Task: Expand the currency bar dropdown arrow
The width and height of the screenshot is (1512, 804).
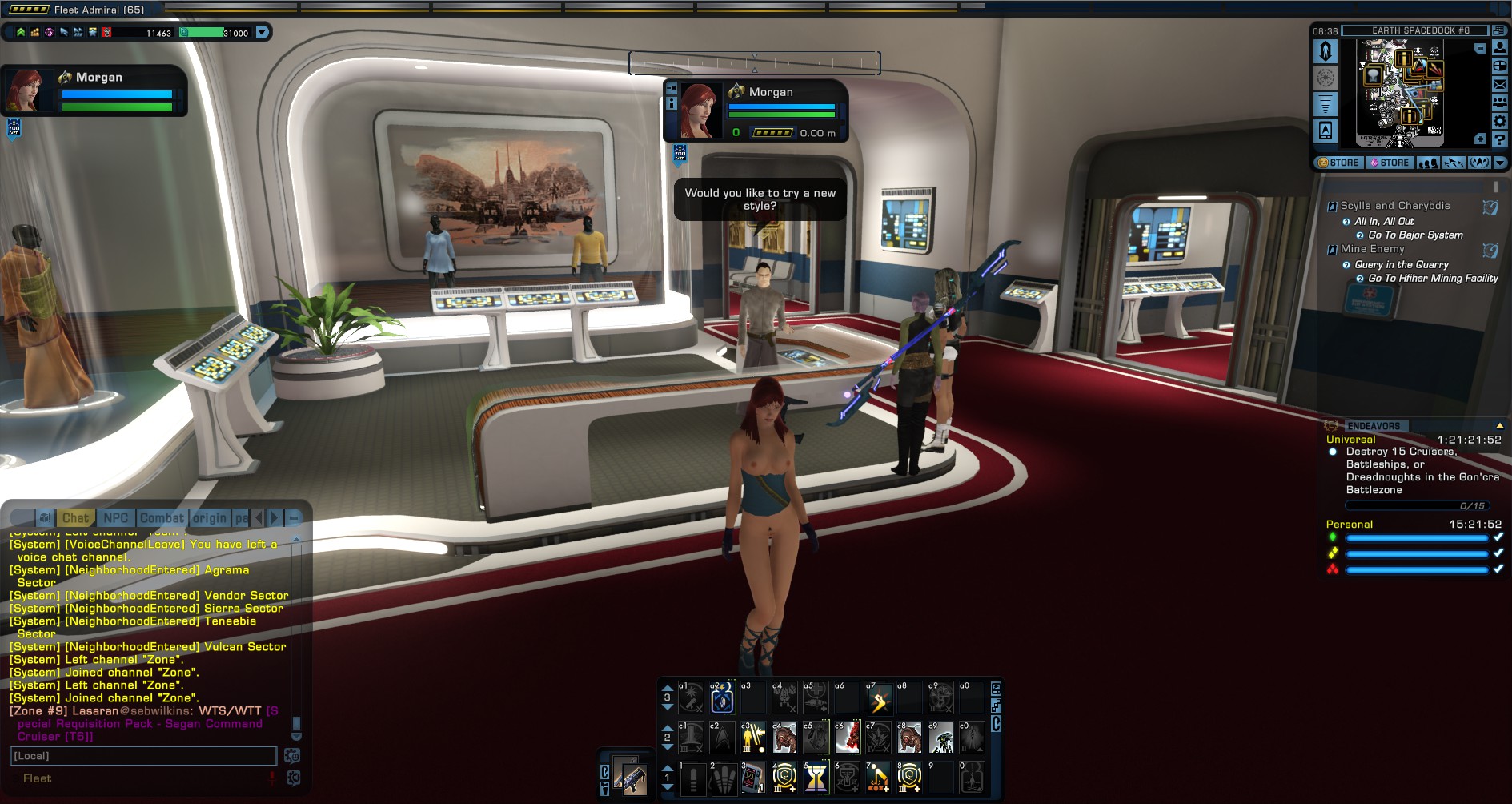Action: 262,33
